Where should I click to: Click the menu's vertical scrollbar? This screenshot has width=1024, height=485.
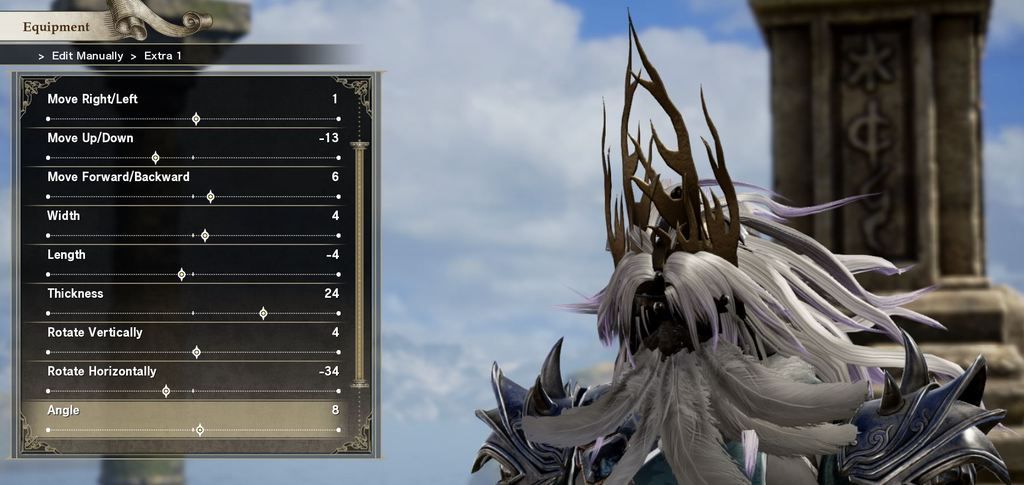(x=359, y=265)
